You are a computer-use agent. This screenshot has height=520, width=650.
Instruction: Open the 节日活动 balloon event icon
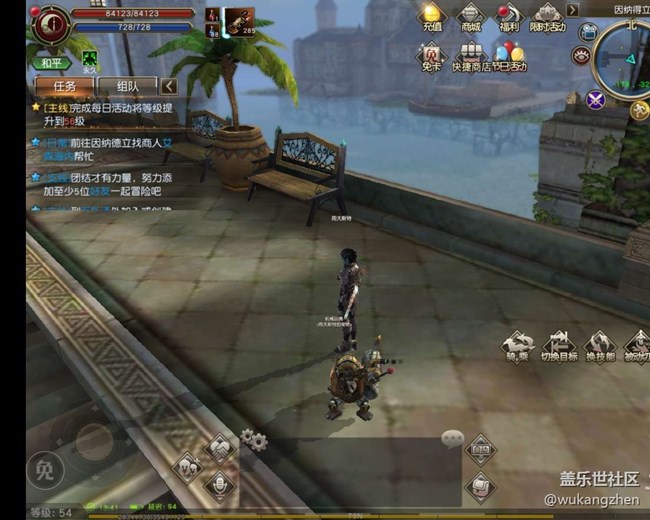click(x=509, y=56)
